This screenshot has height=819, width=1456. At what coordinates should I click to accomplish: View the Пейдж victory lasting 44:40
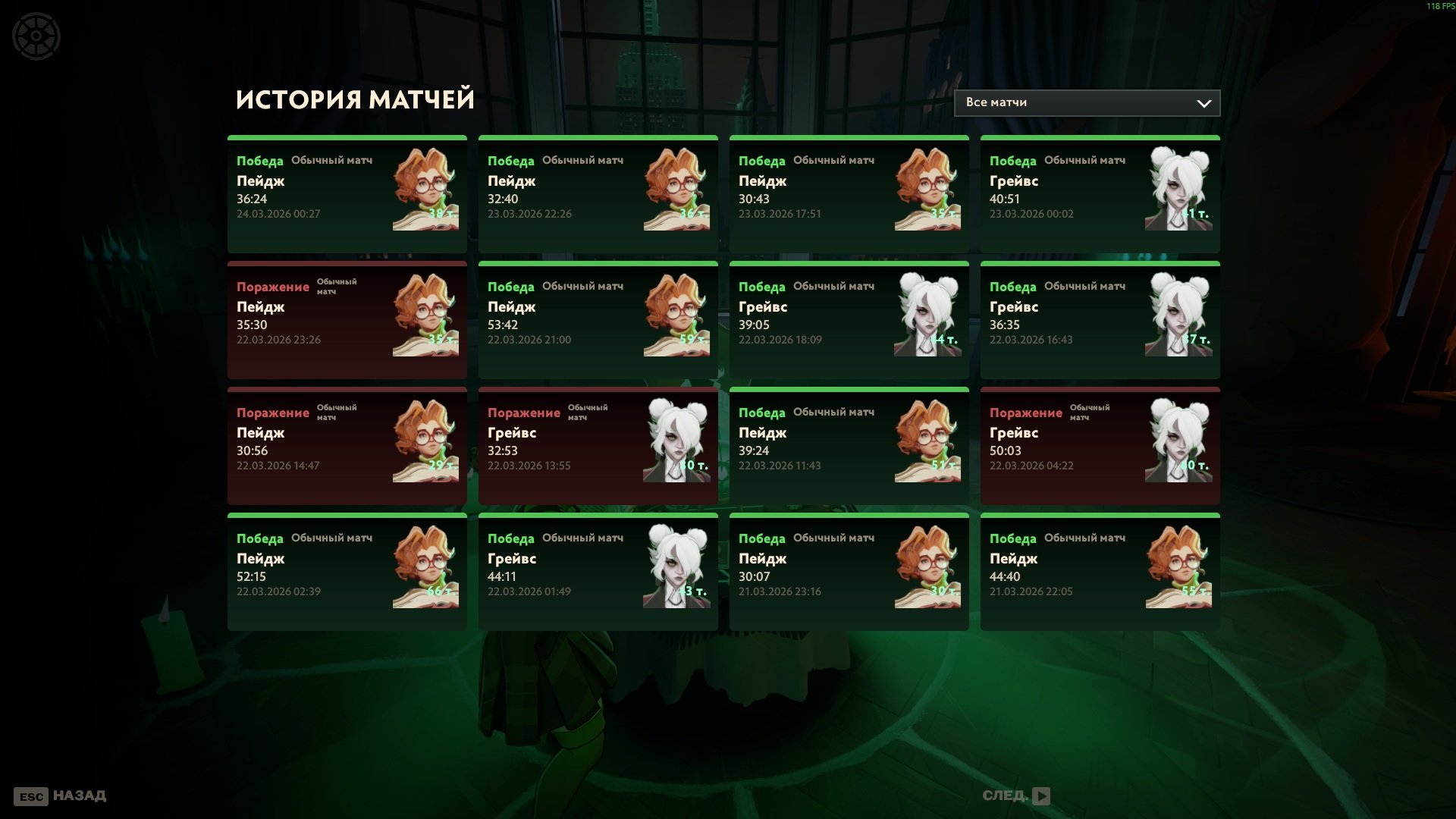[1100, 572]
